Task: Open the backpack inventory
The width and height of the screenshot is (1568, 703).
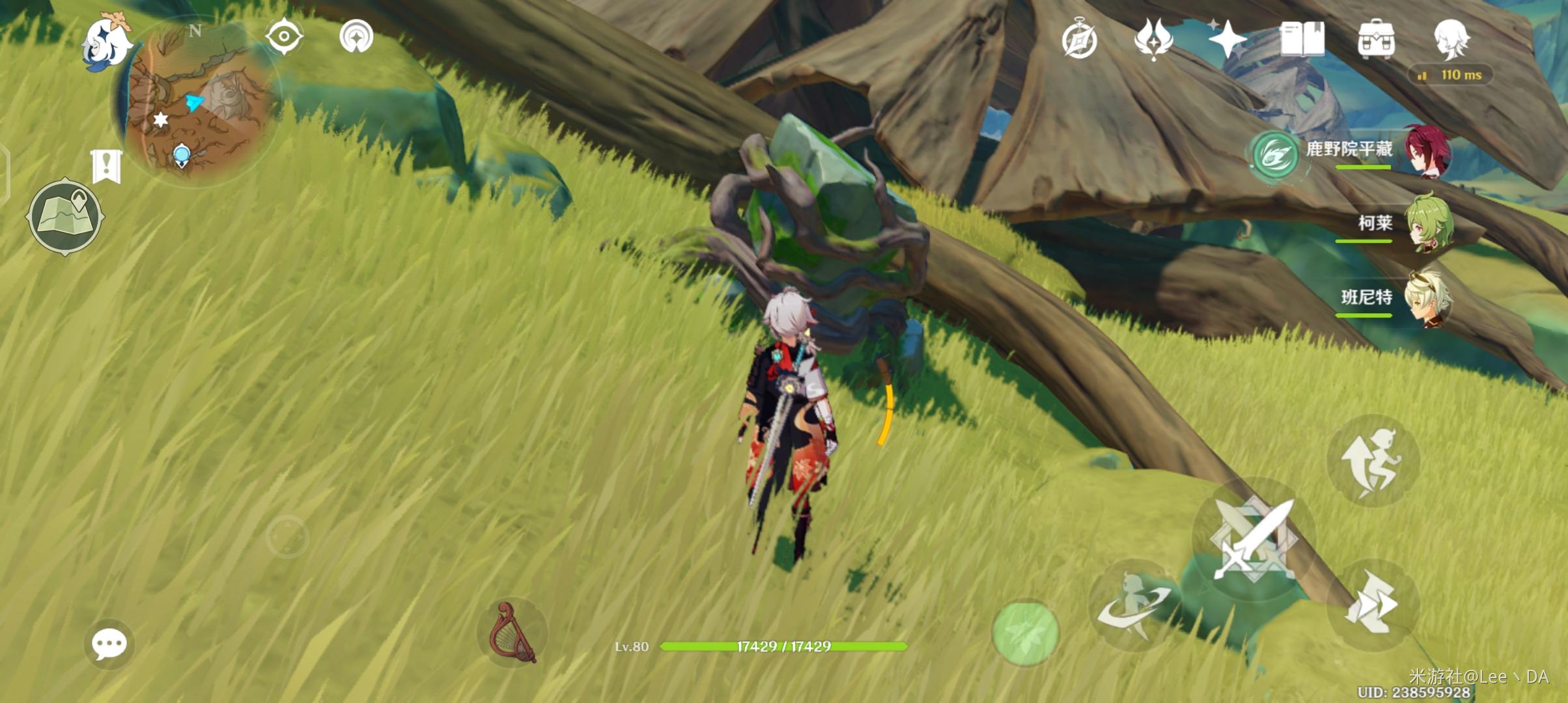Action: pos(1376,39)
